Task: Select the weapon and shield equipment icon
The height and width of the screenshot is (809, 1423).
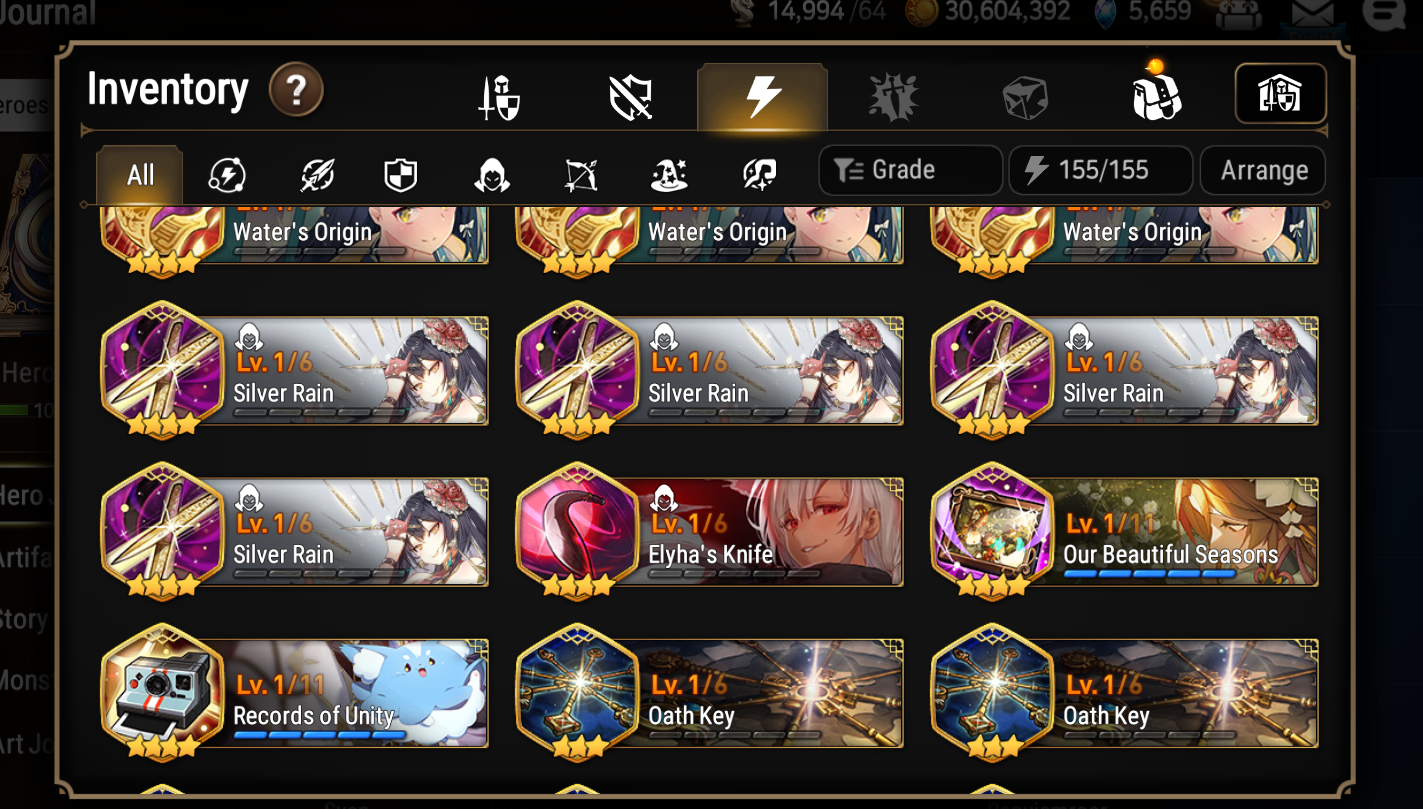Action: coord(498,96)
